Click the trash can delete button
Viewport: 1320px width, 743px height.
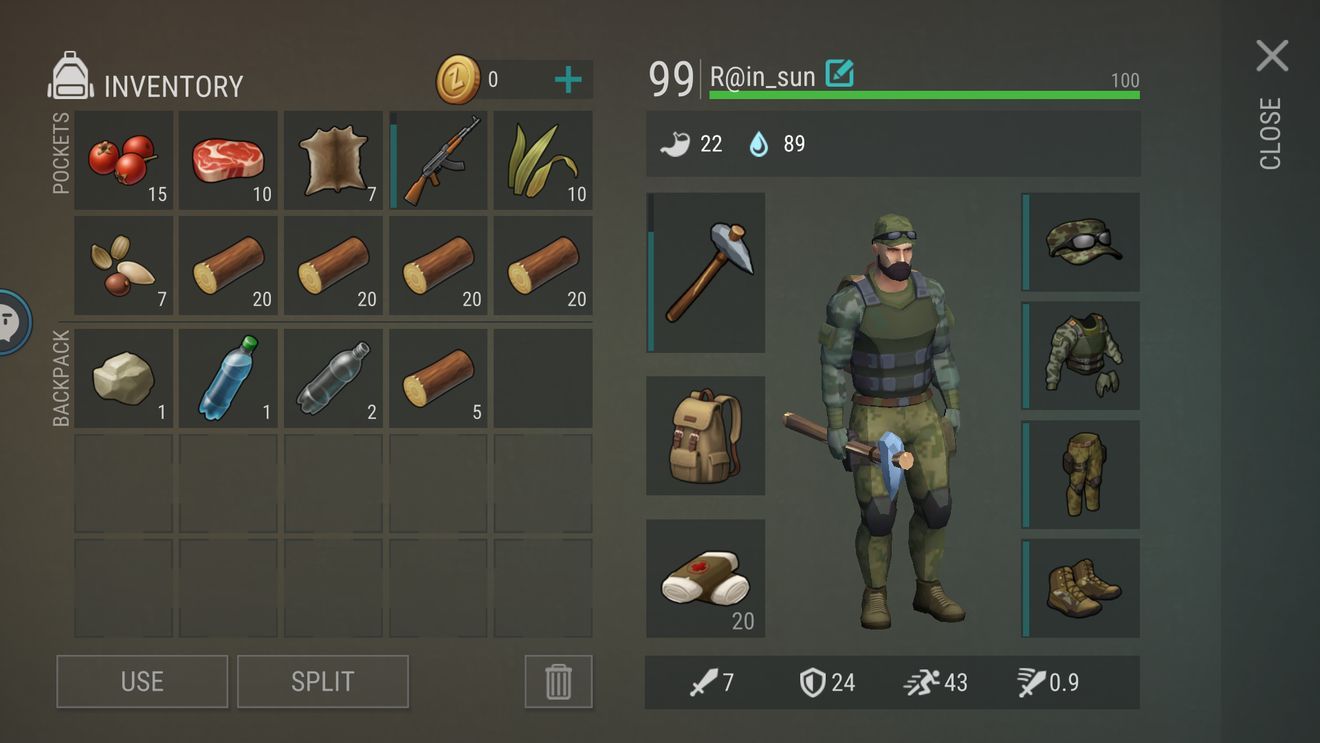coord(558,682)
